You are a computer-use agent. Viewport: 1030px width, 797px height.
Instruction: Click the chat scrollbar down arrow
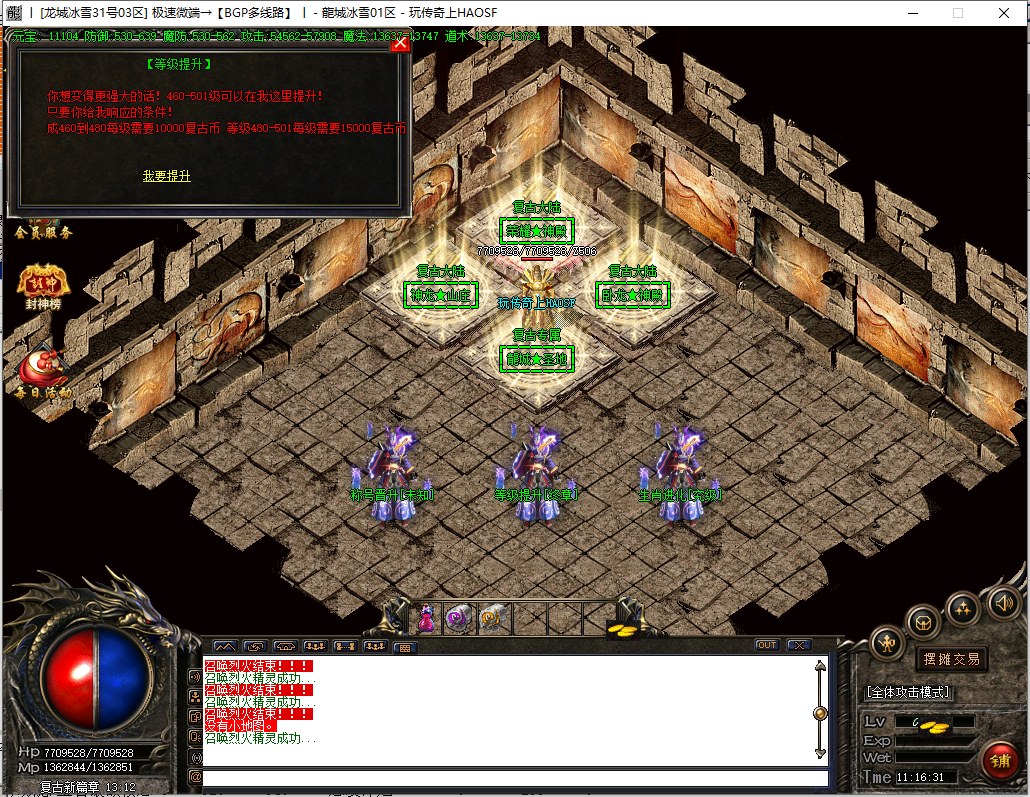821,752
